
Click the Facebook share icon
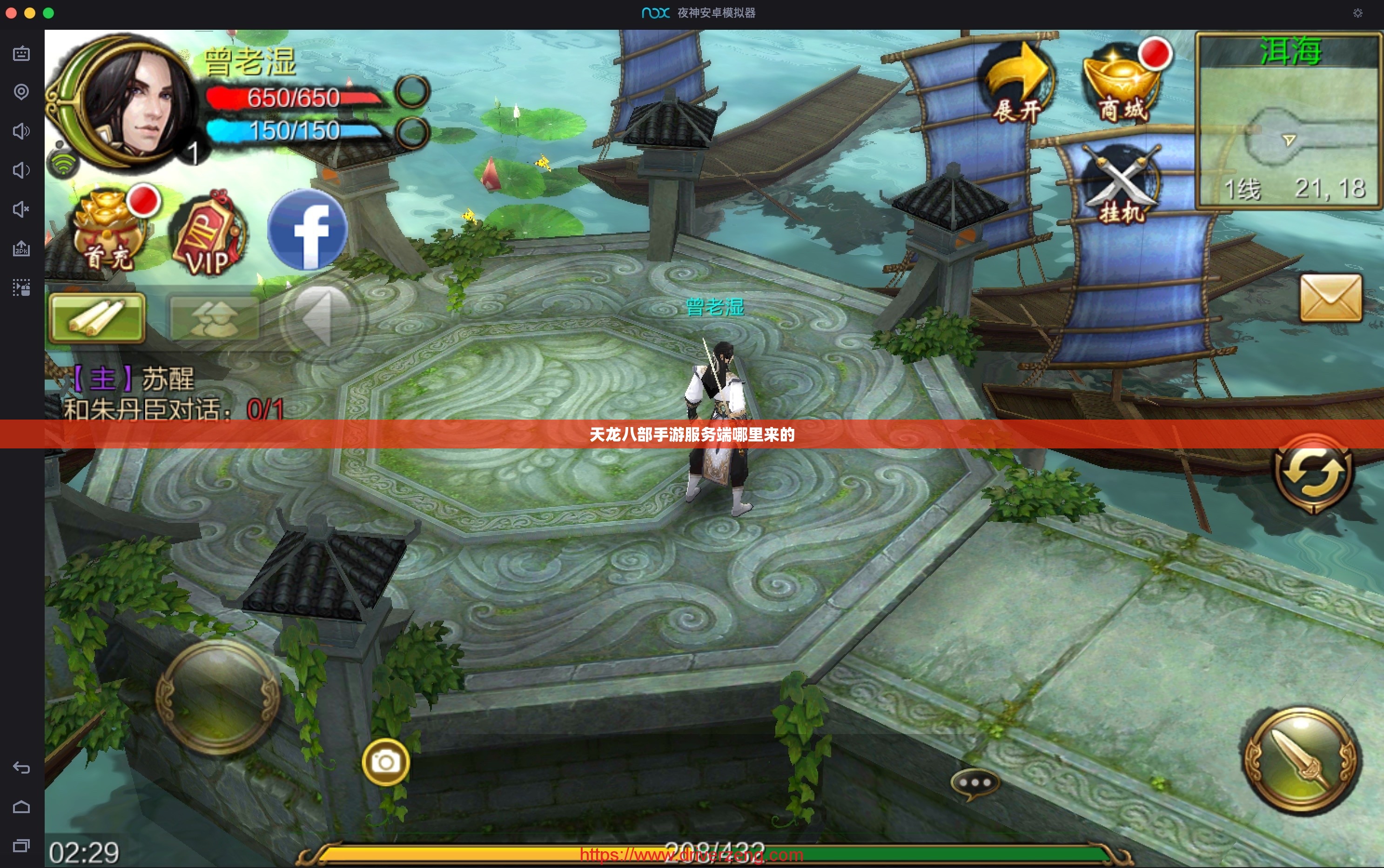point(308,230)
